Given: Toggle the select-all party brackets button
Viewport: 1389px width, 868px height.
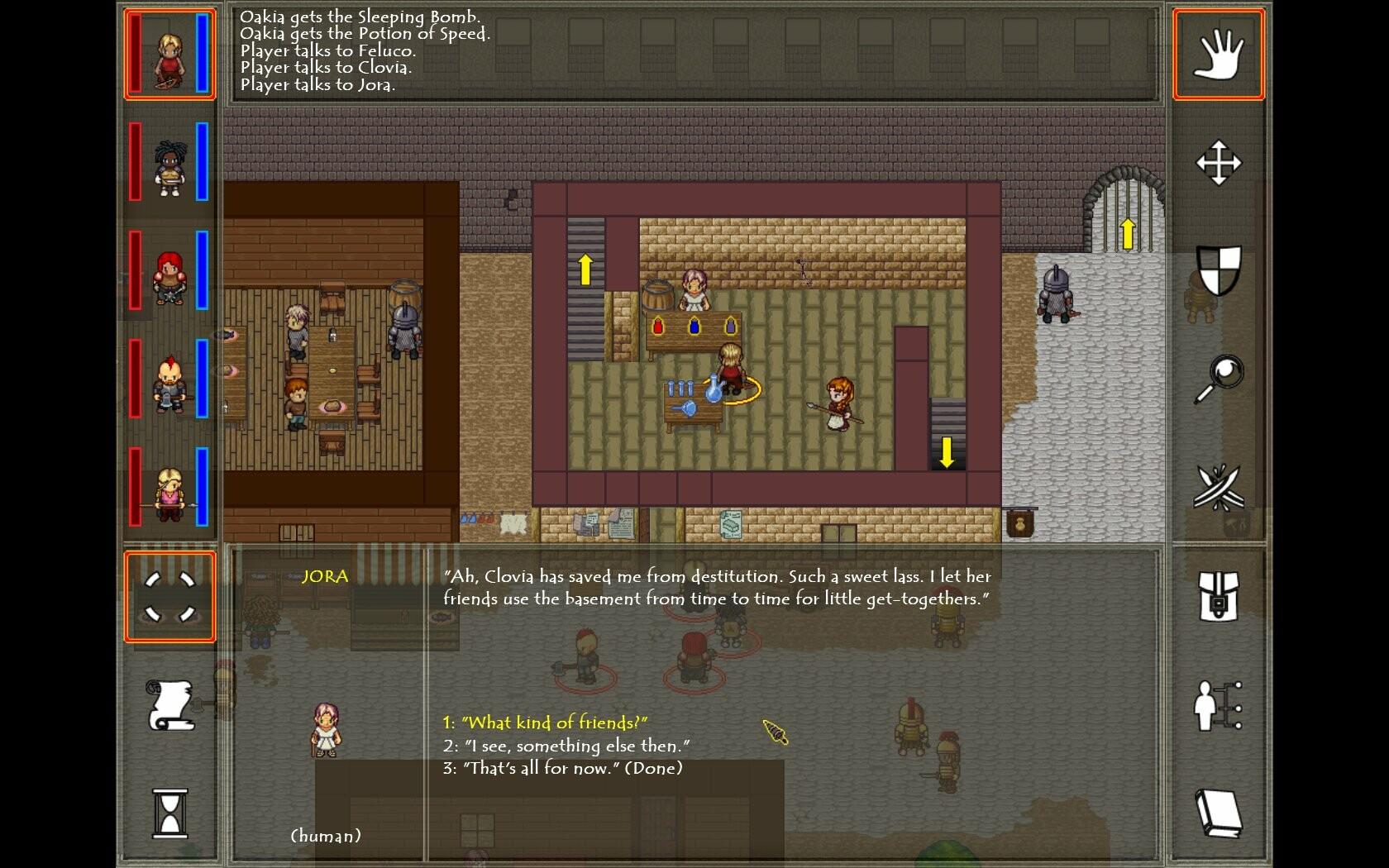Looking at the screenshot, I should point(169,596).
